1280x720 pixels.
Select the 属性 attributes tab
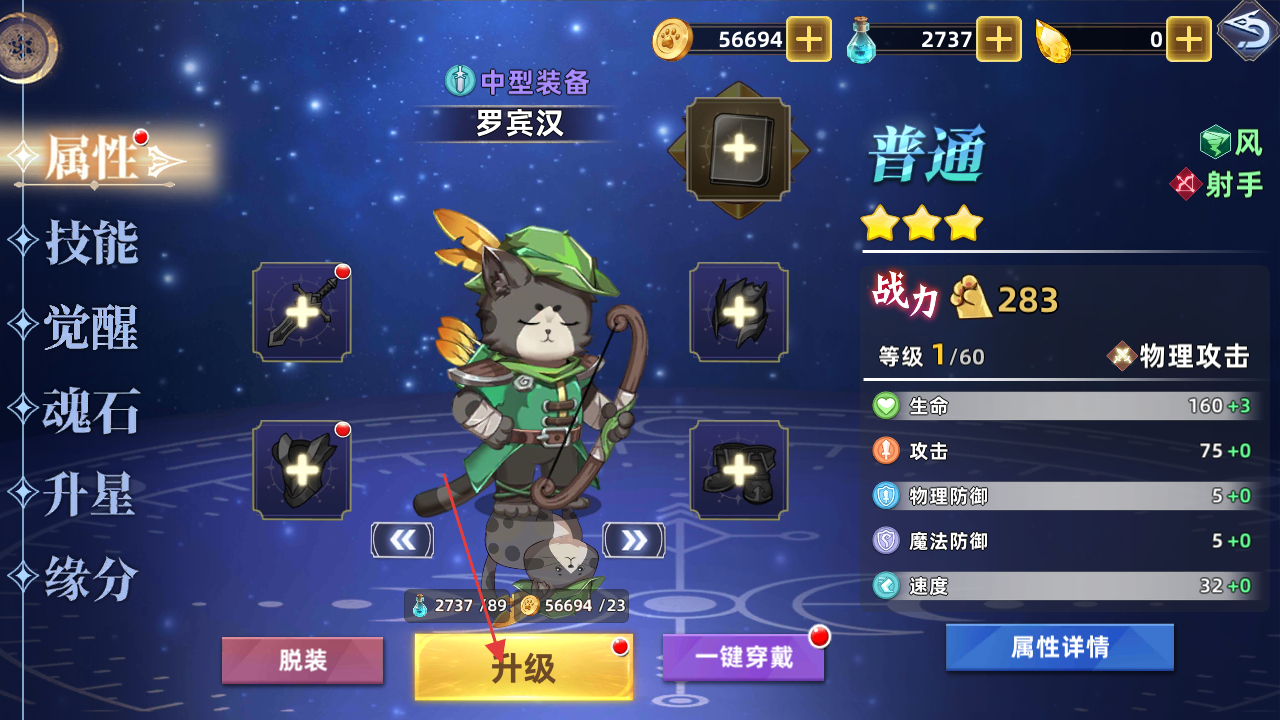click(x=92, y=158)
